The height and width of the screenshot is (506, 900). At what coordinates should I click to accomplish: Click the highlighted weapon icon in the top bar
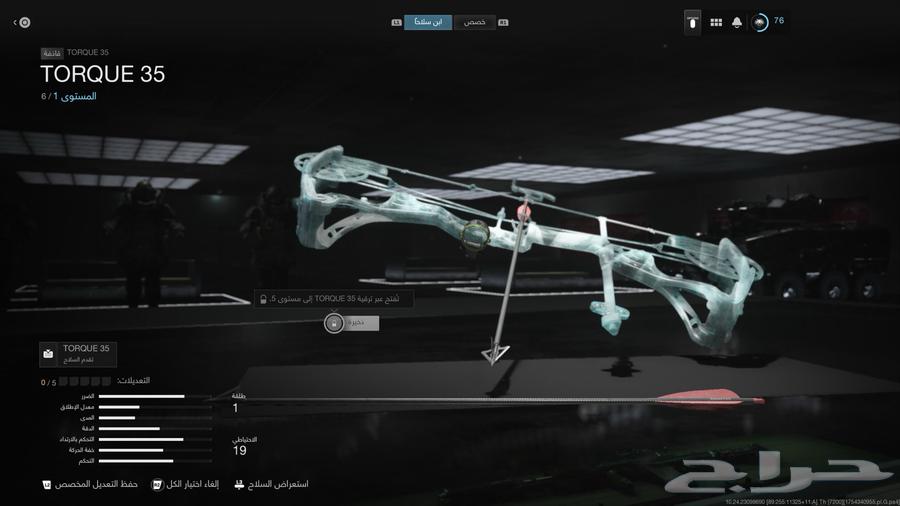[692, 22]
